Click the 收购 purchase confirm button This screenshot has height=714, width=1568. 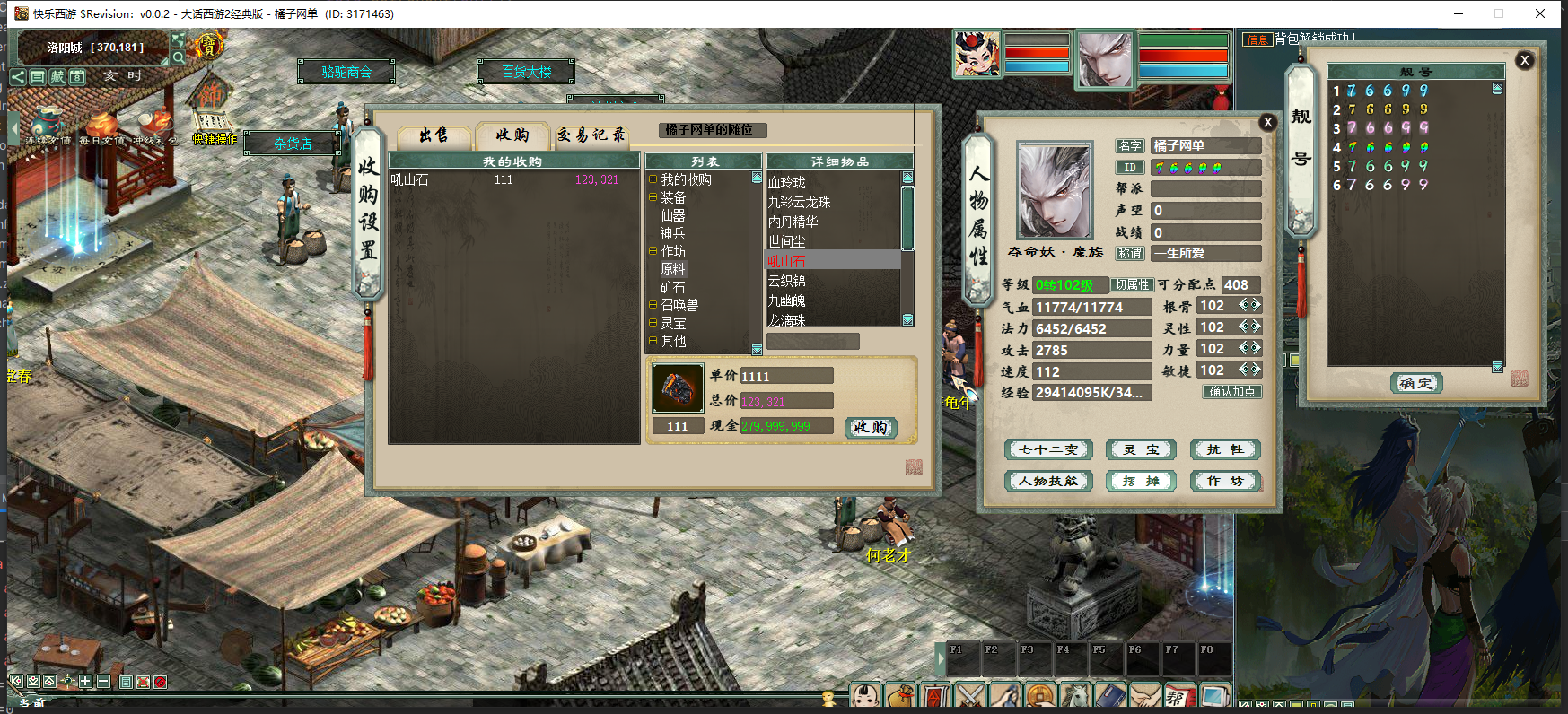pyautogui.click(x=871, y=428)
